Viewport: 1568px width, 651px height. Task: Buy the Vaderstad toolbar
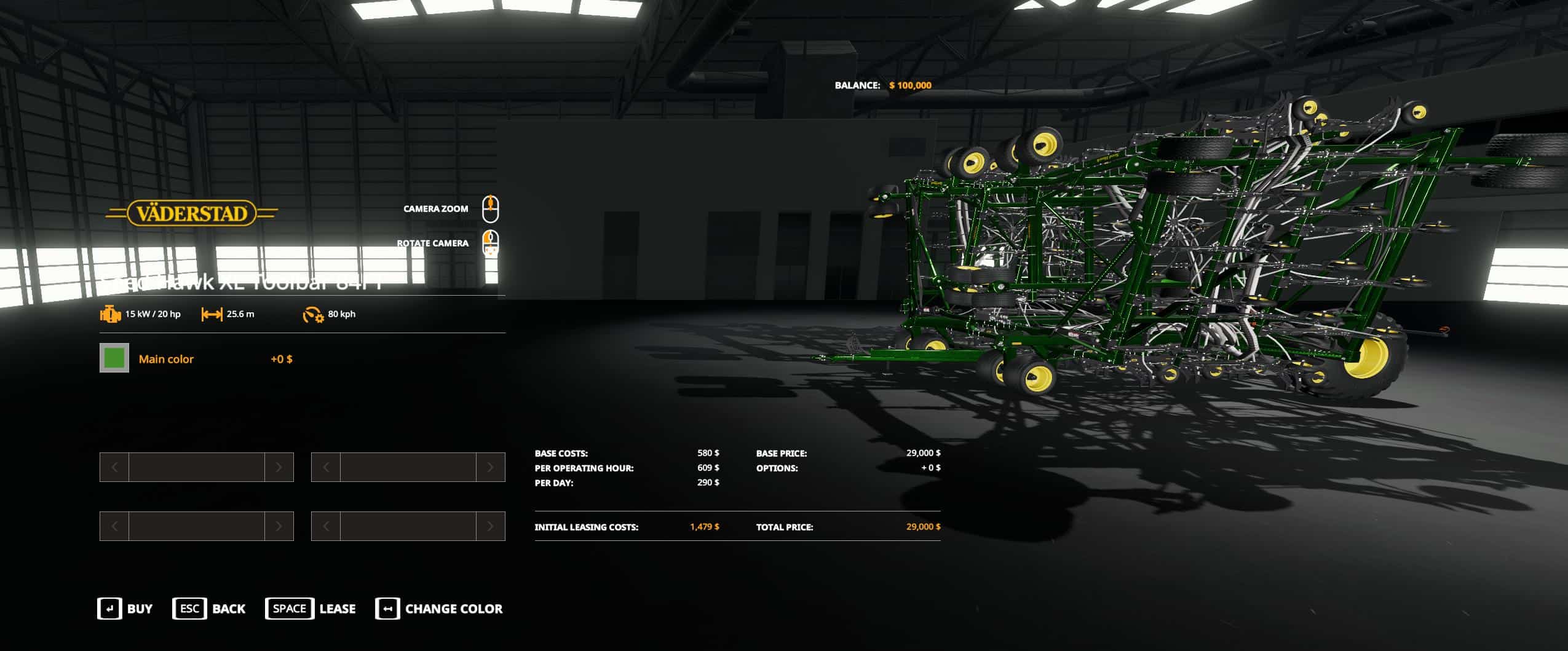pyautogui.click(x=125, y=609)
